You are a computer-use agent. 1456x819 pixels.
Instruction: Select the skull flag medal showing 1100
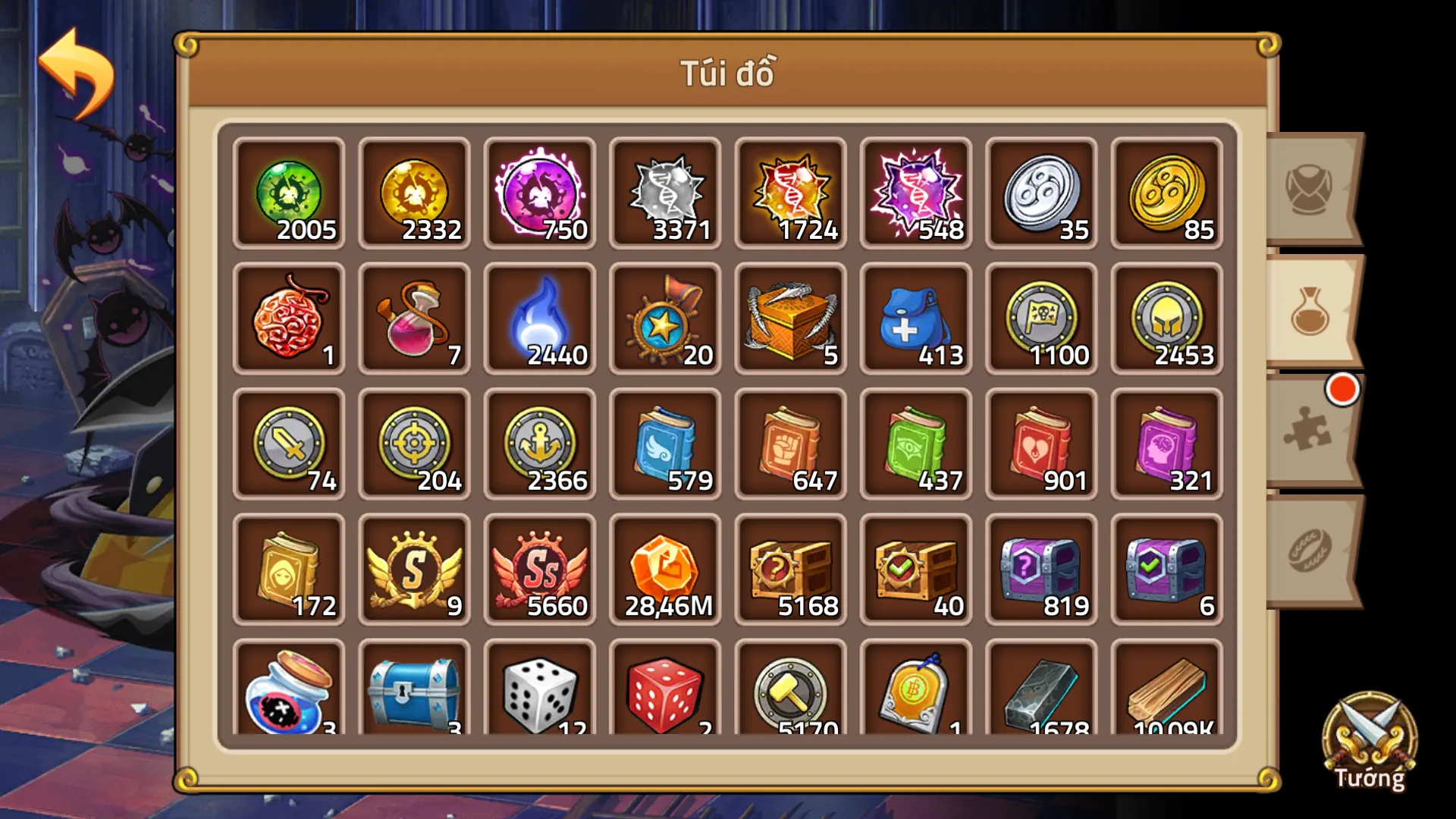pos(1040,318)
